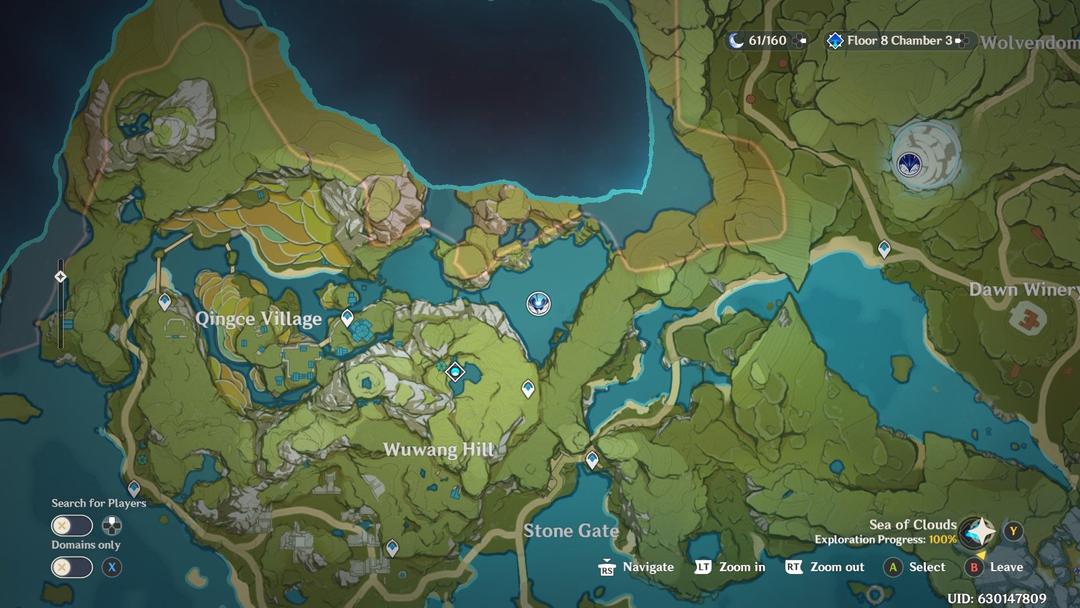Image resolution: width=1080 pixels, height=608 pixels.
Task: Toggle the Search for Players switch
Action: (72, 526)
